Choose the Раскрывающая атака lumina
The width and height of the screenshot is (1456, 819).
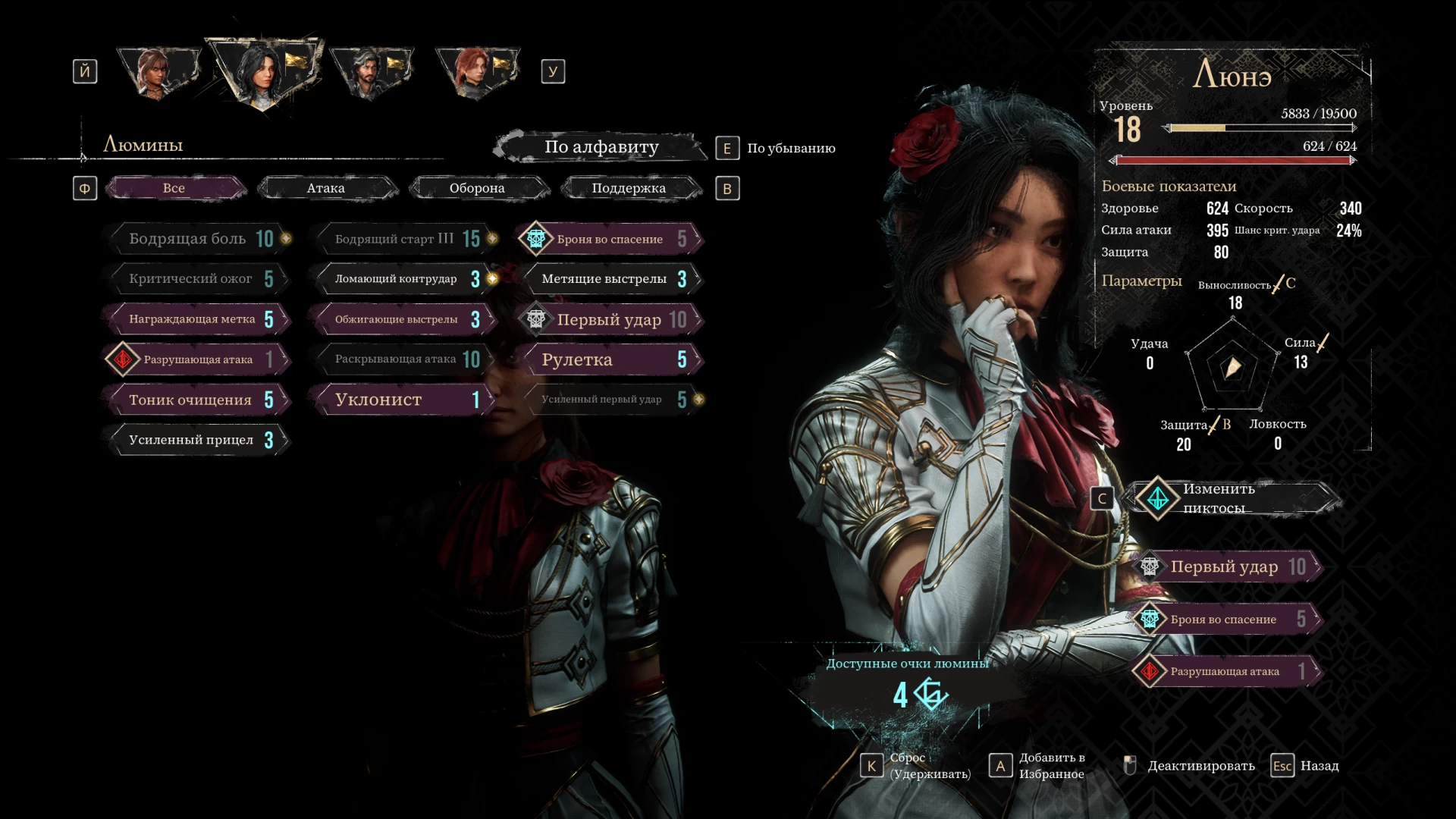pyautogui.click(x=402, y=359)
